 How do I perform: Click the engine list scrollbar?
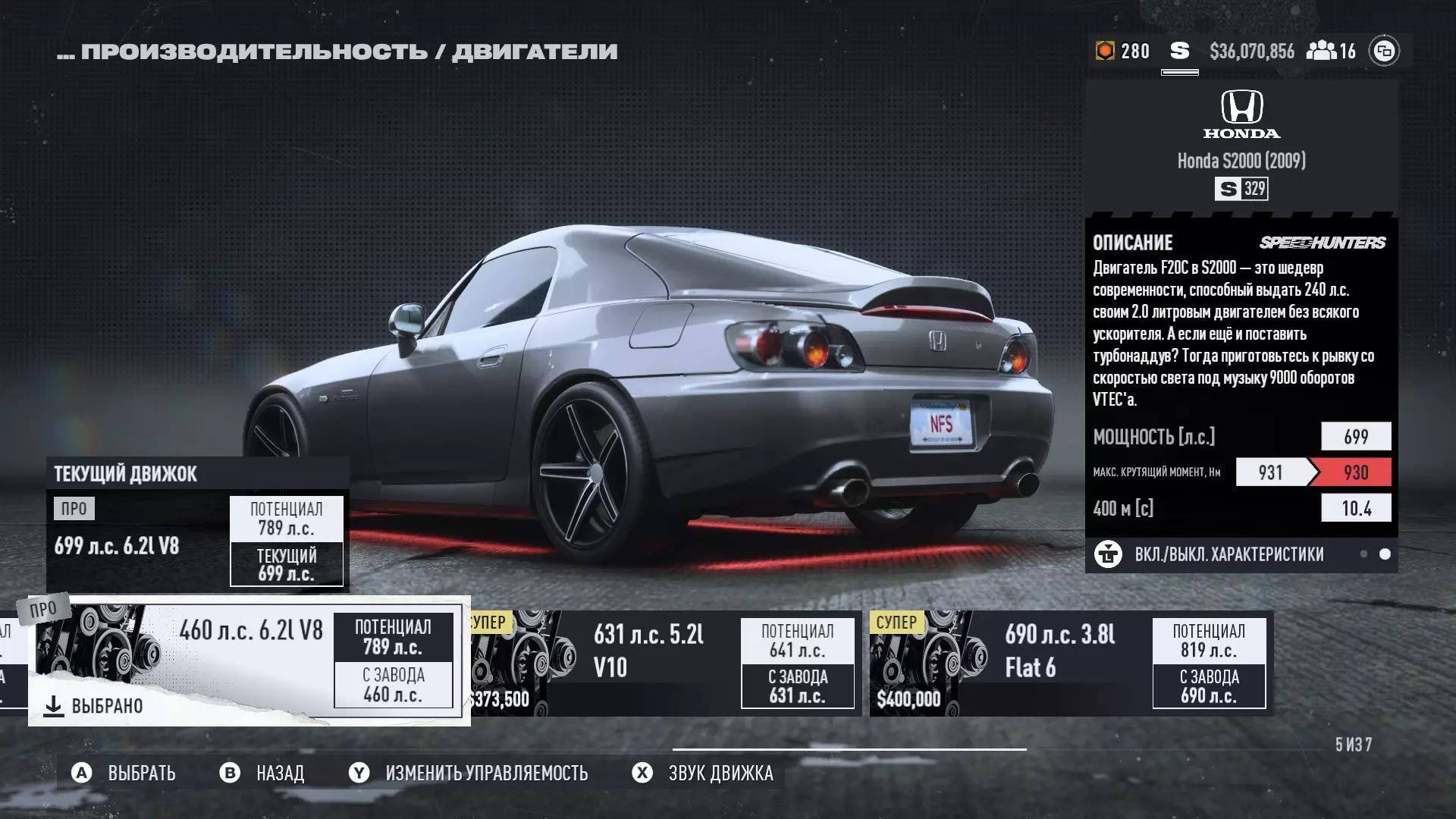tap(849, 749)
